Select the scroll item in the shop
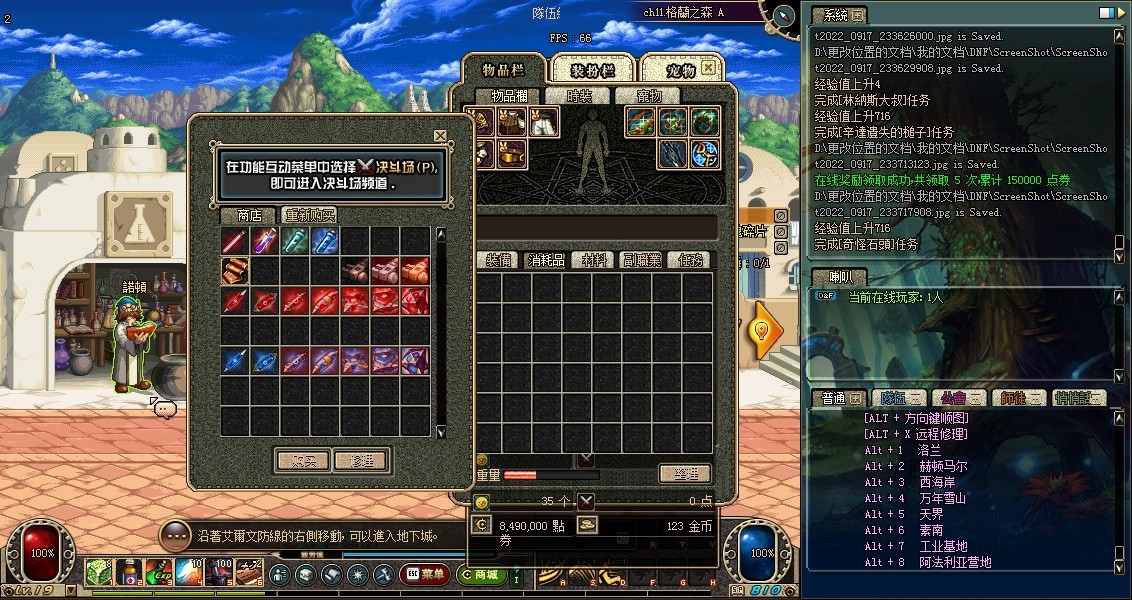Viewport: 1132px width, 600px height. (x=235, y=271)
